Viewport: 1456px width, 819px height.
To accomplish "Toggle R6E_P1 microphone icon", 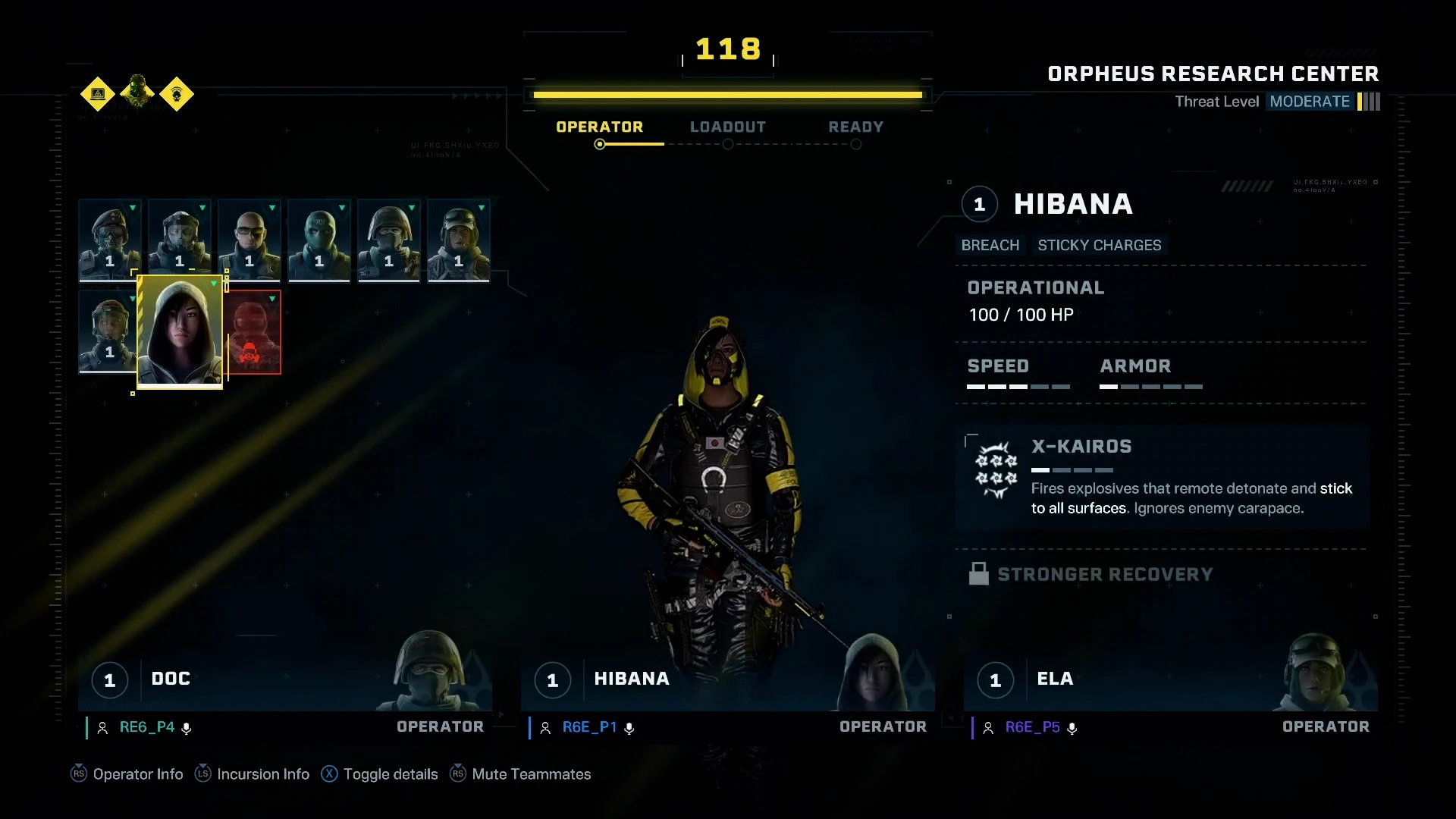I will pyautogui.click(x=629, y=728).
